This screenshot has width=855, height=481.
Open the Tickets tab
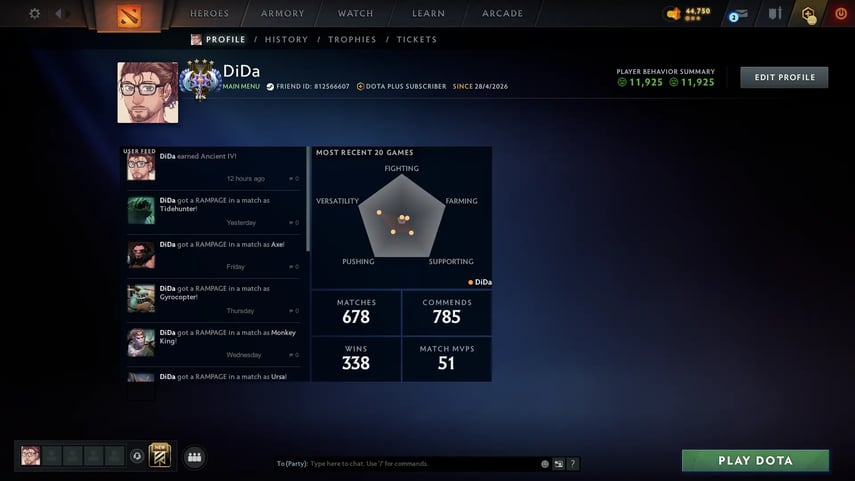point(416,40)
